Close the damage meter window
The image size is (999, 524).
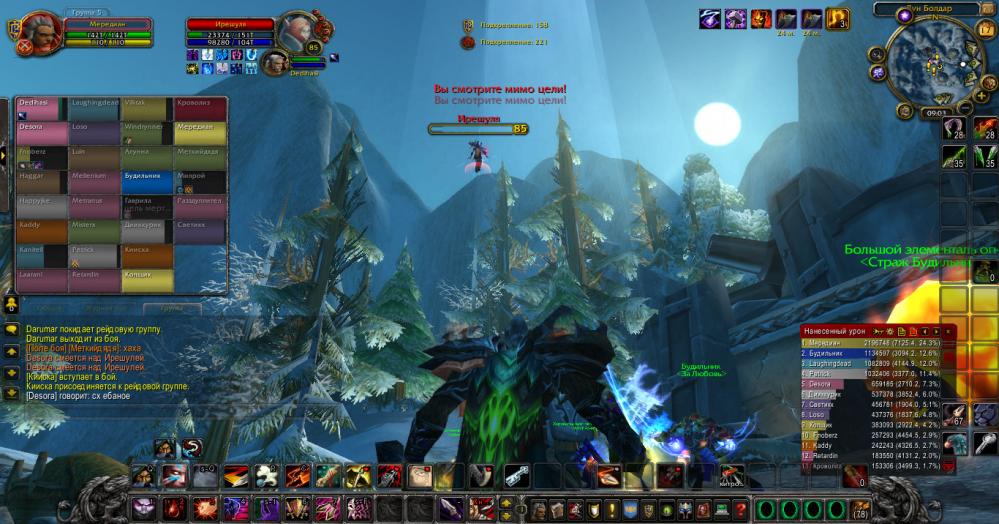[x=949, y=331]
